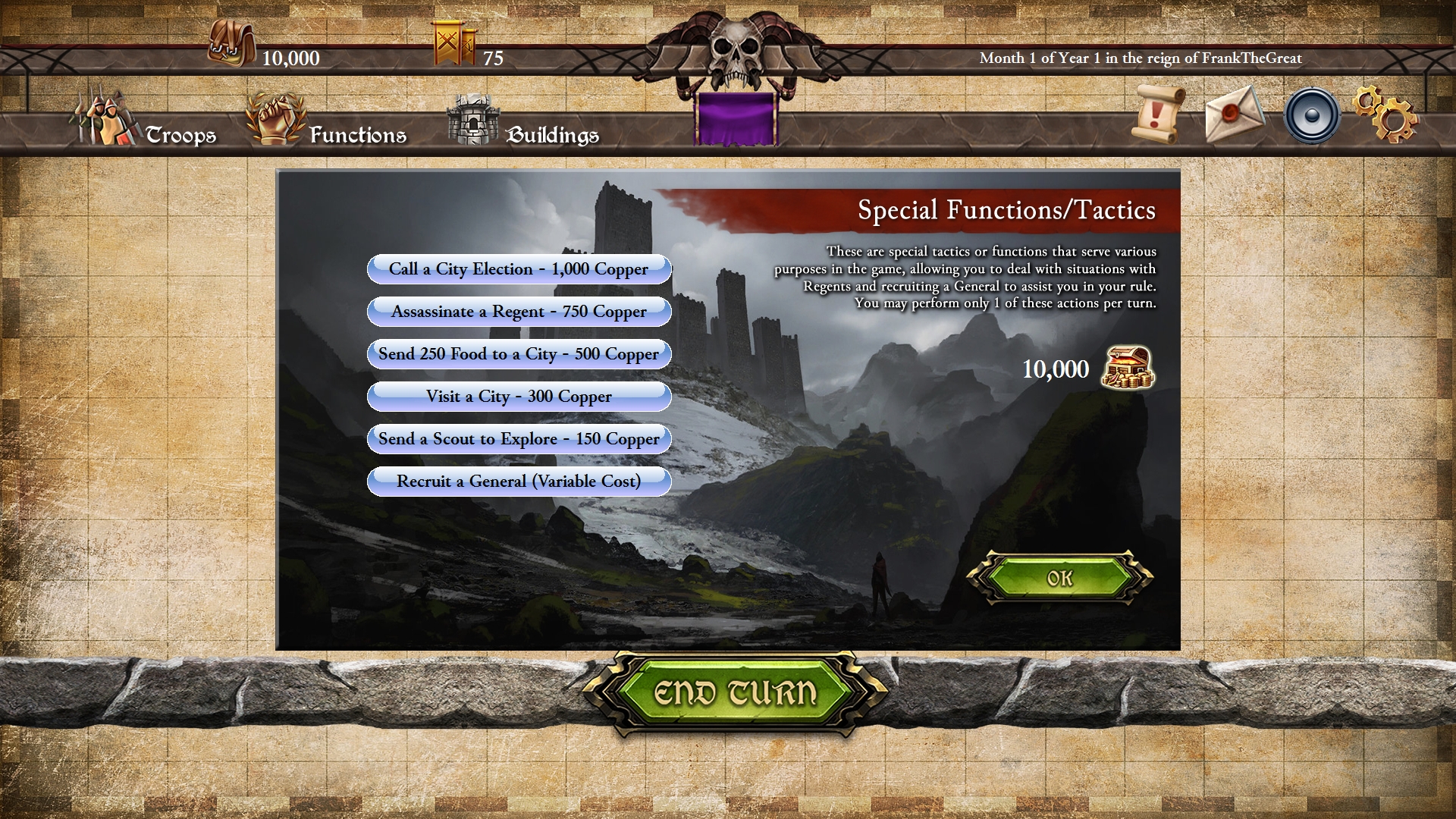Choose Send 250 Food to a City
This screenshot has height=819, width=1456.
click(x=519, y=354)
